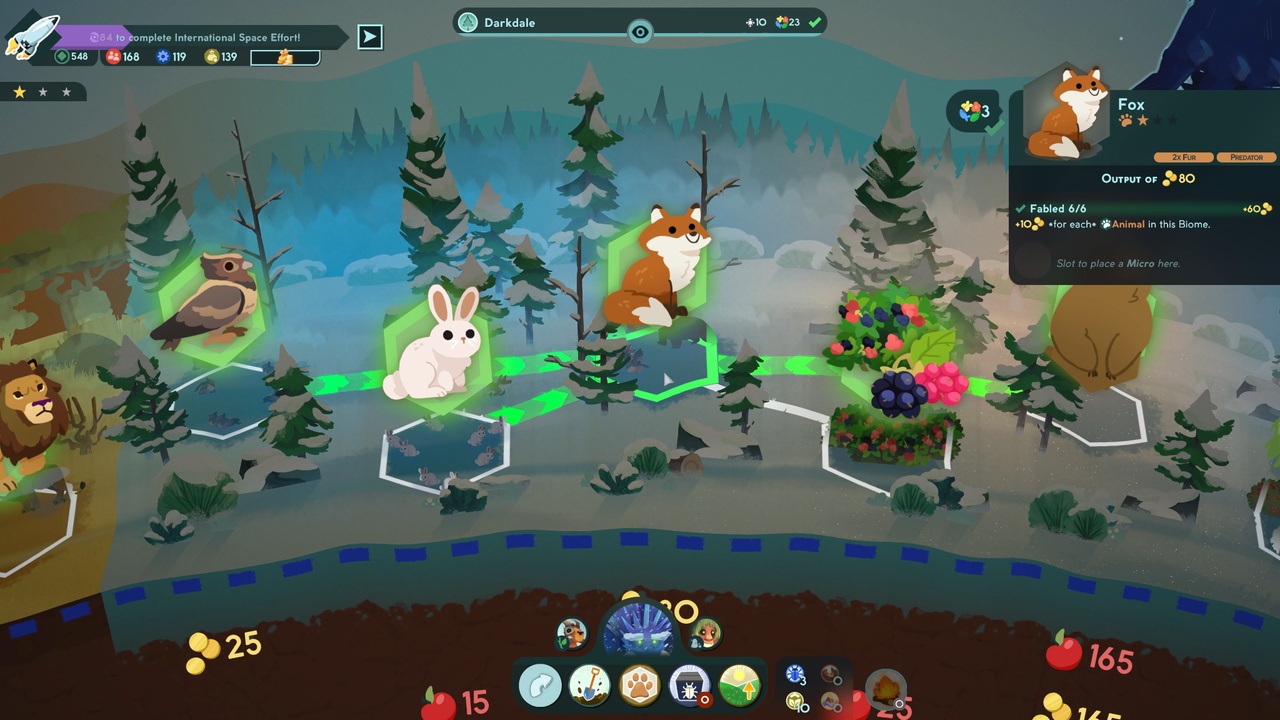Click the undo arrow tool
Viewport: 1280px width, 720px height.
(540, 687)
